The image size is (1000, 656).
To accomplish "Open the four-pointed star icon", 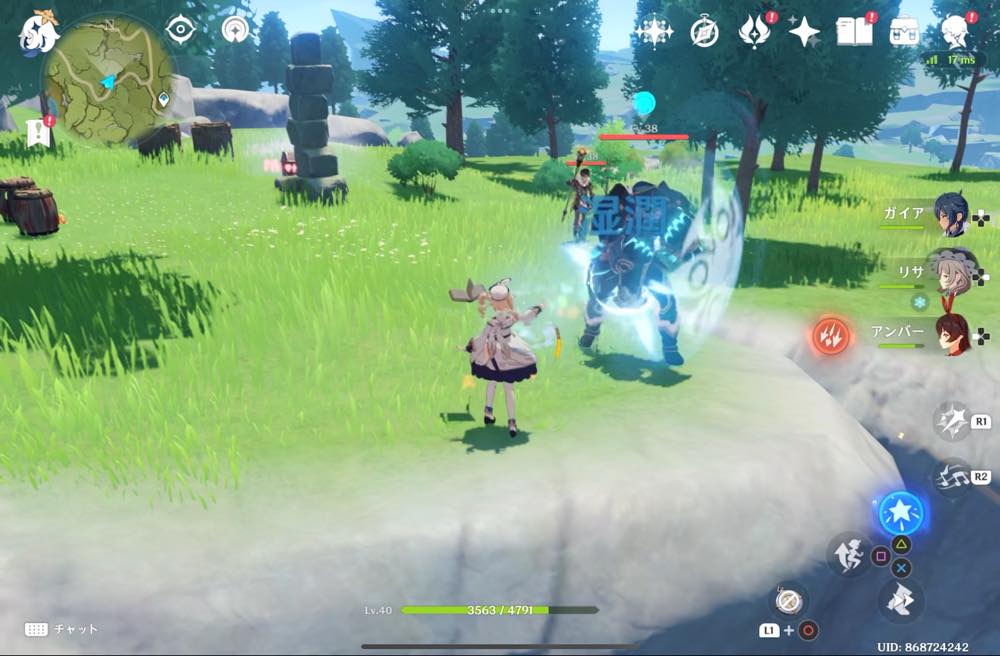I will click(803, 32).
